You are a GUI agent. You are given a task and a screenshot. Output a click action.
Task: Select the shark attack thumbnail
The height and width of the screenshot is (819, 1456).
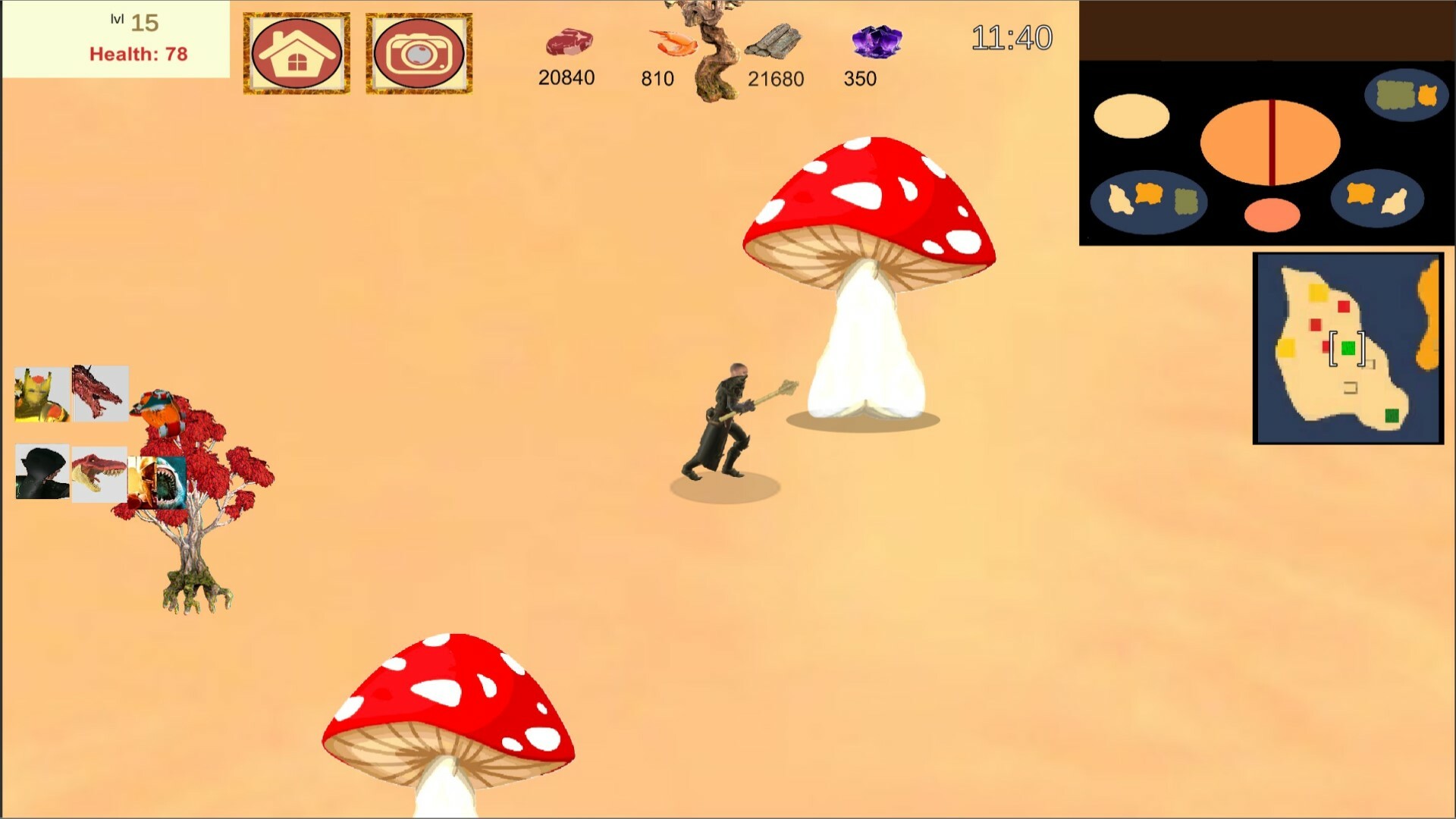[x=158, y=482]
